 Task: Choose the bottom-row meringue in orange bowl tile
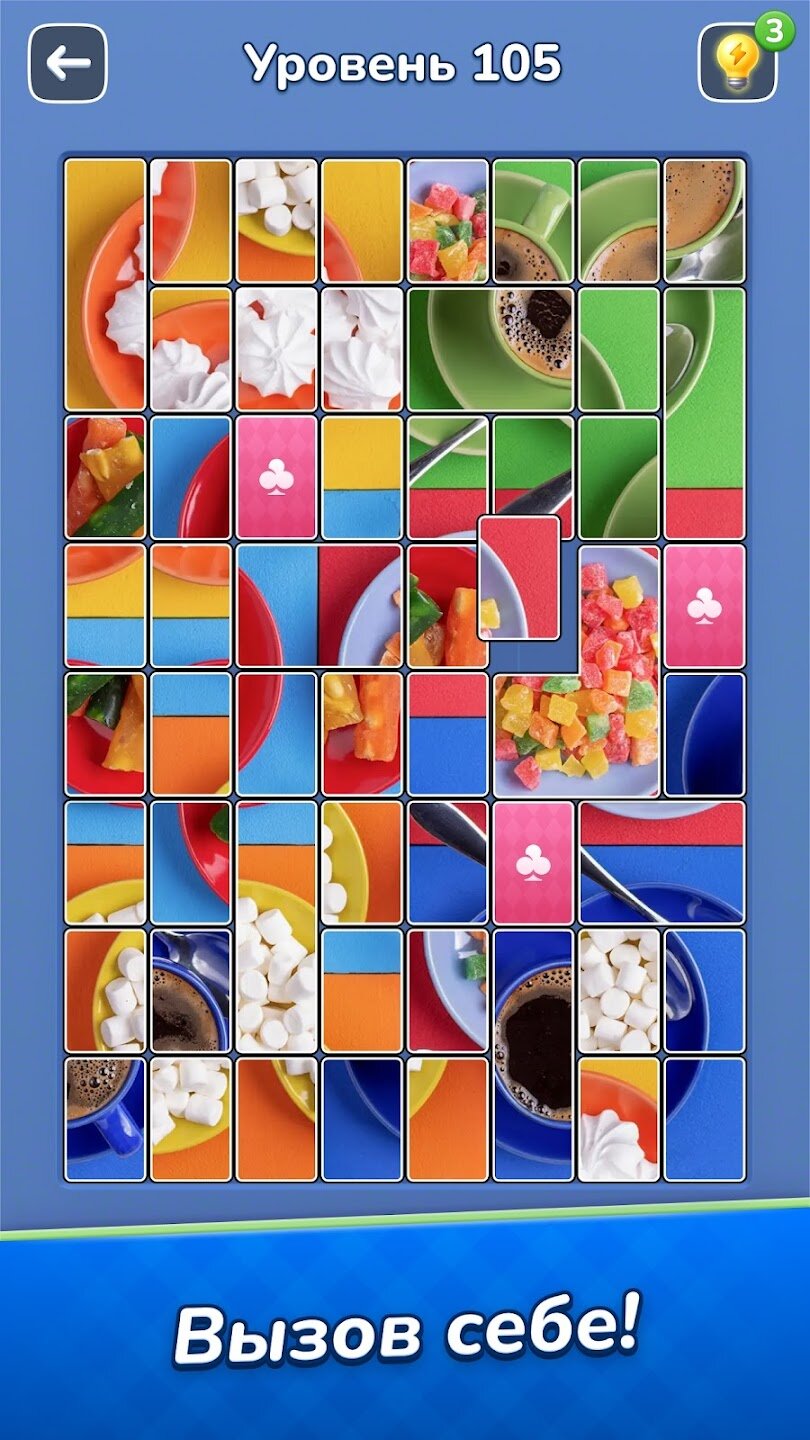(x=619, y=1119)
